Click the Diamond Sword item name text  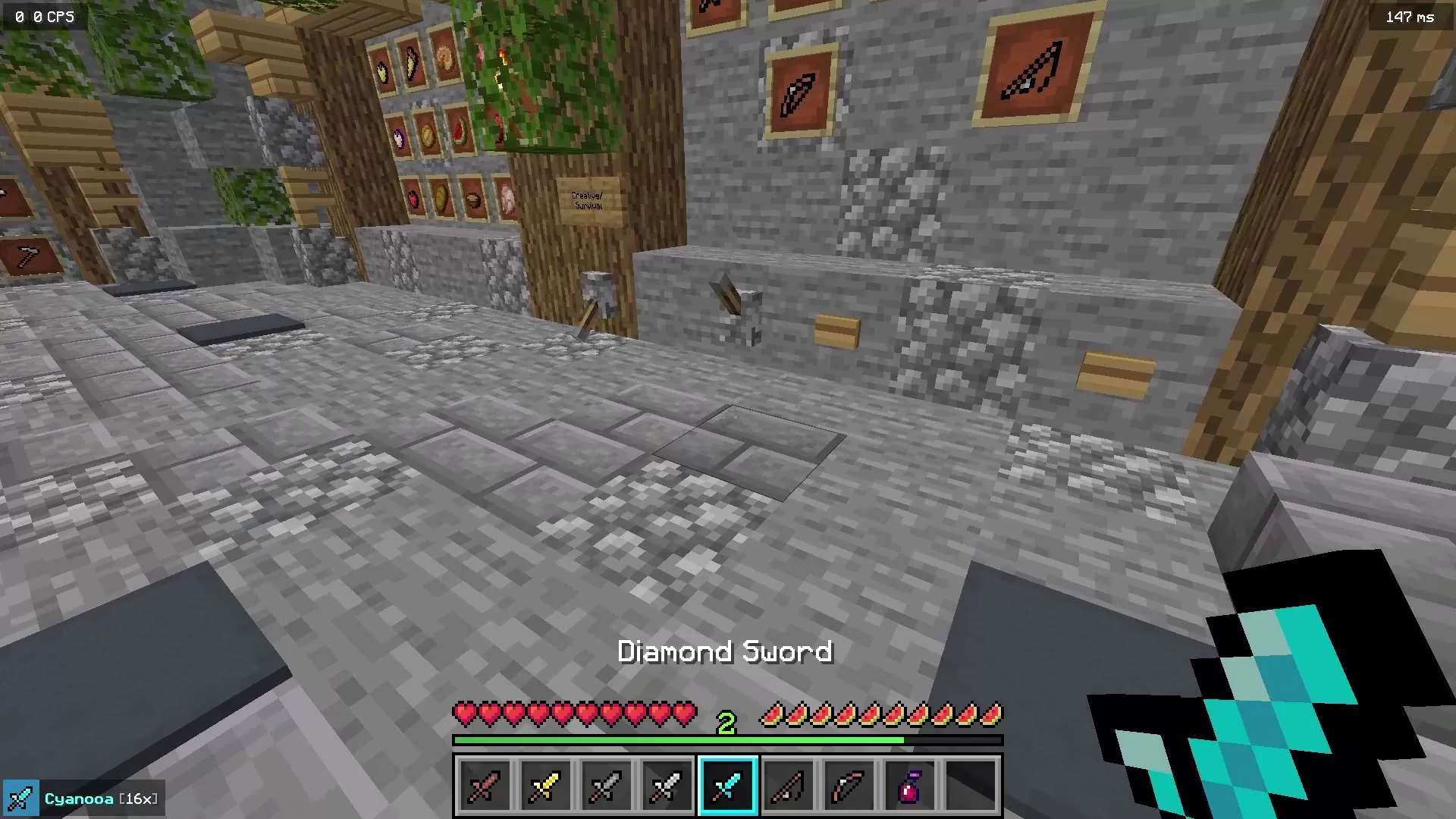[726, 651]
